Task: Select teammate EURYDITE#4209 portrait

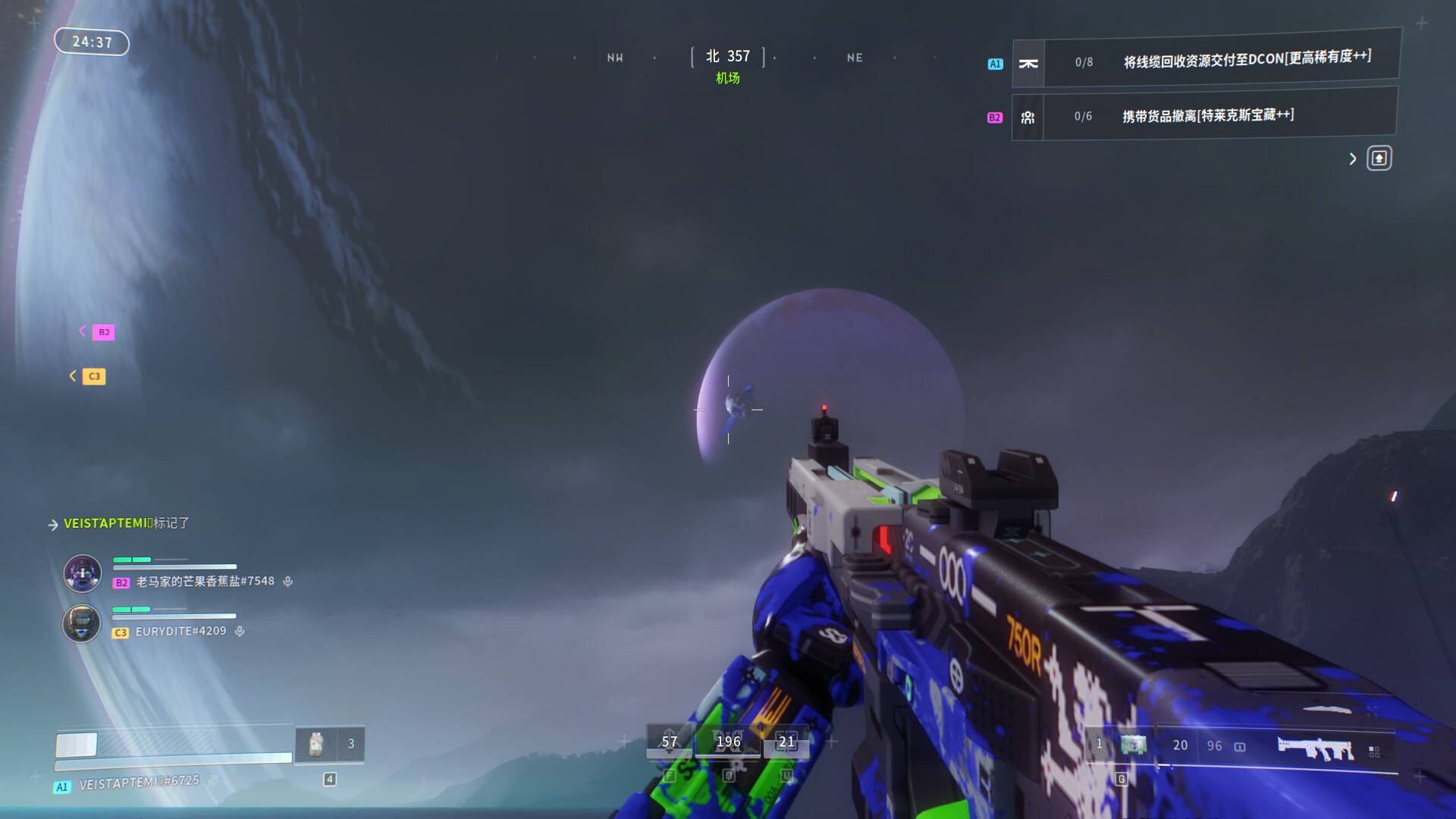Action: pyautogui.click(x=81, y=623)
